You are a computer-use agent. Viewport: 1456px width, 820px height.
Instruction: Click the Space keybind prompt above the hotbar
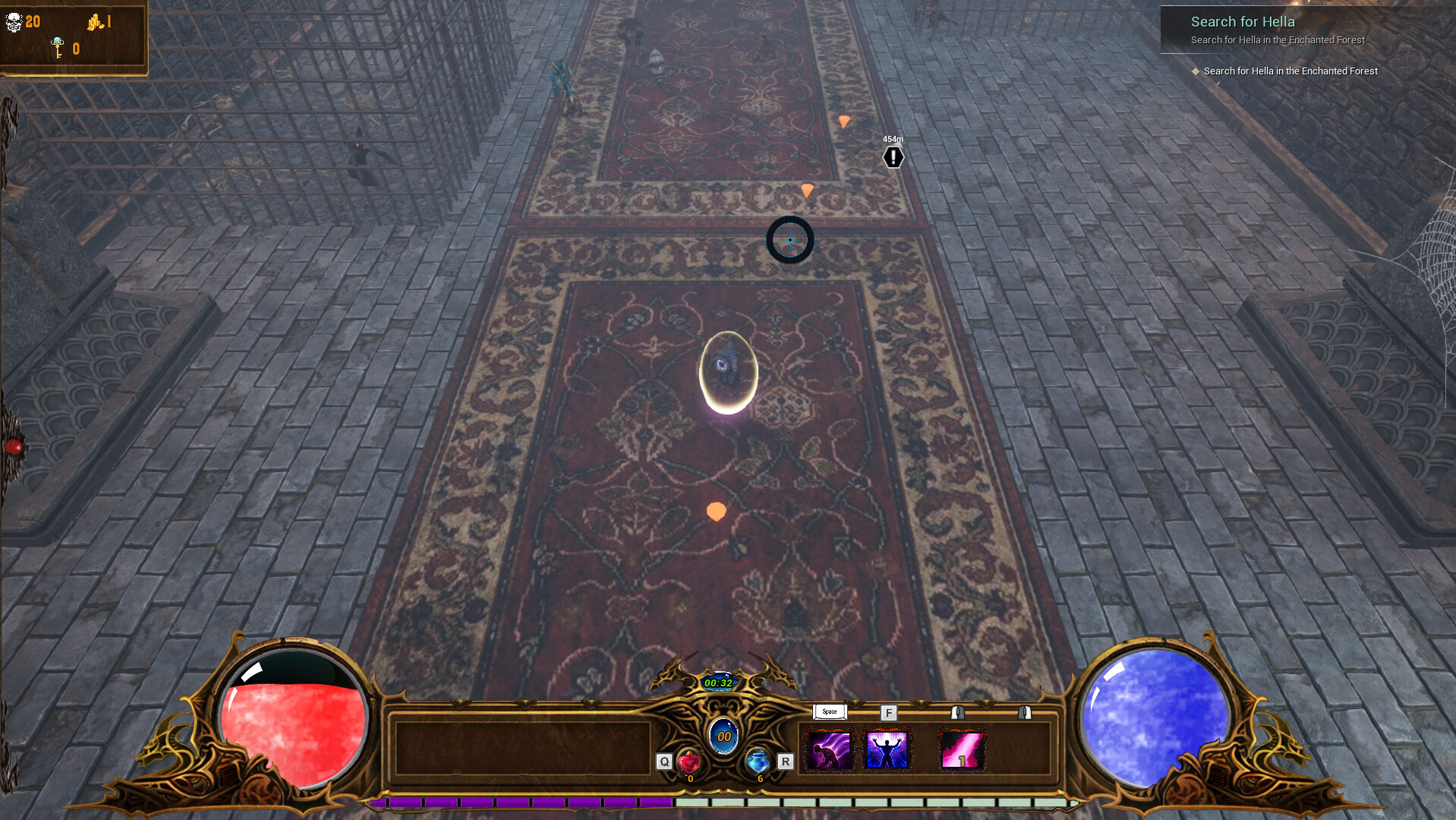[x=829, y=712]
